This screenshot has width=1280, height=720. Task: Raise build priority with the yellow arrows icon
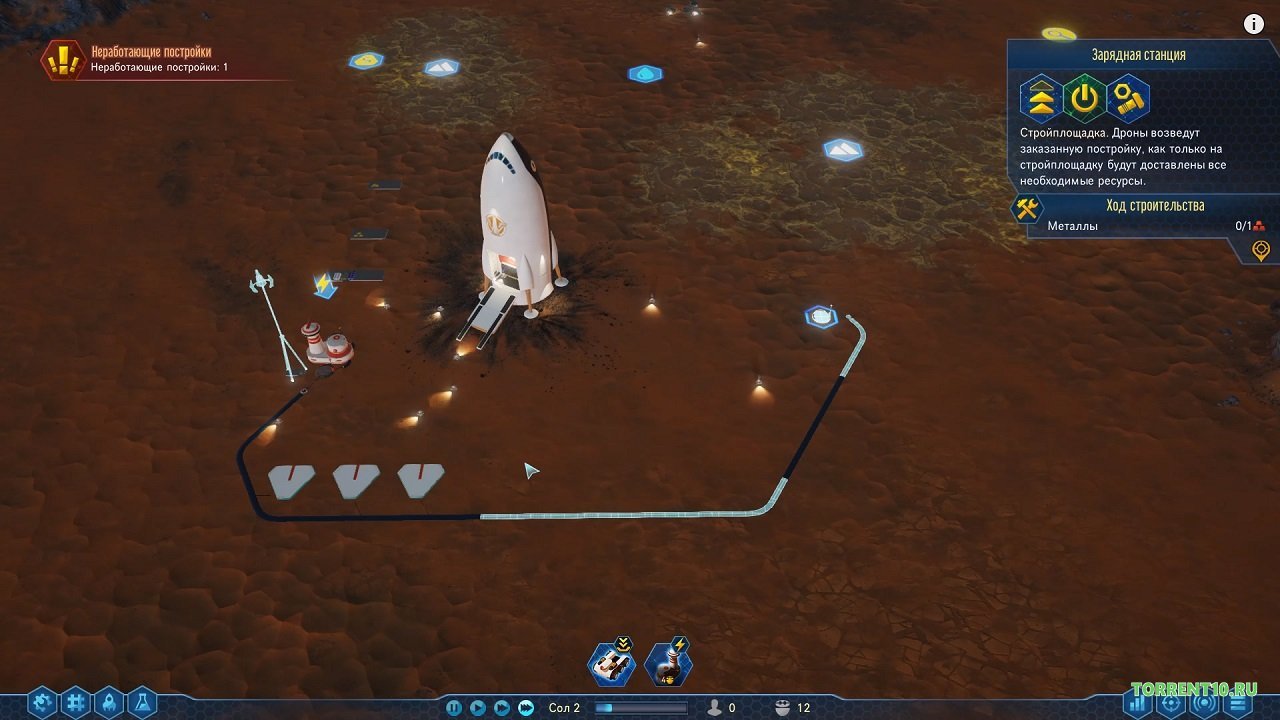tap(1044, 97)
